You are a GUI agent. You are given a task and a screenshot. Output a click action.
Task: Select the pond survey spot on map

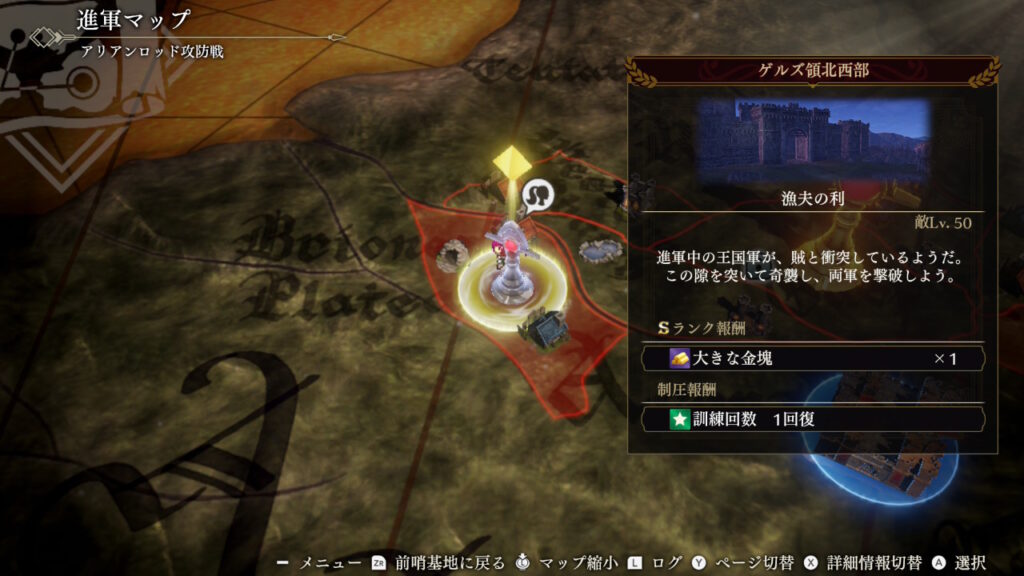coord(598,251)
